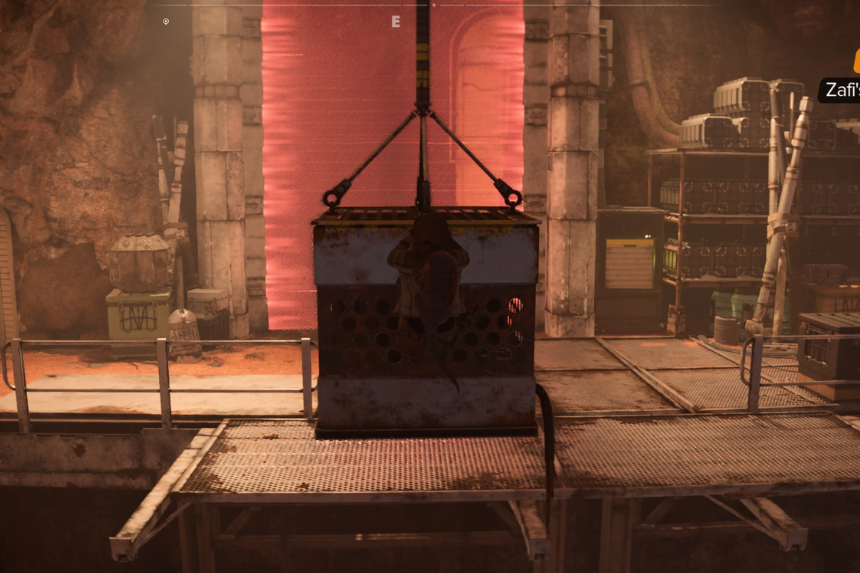This screenshot has height=573, width=860.
Task: Click the Zafi's location marker label
Action: click(840, 90)
